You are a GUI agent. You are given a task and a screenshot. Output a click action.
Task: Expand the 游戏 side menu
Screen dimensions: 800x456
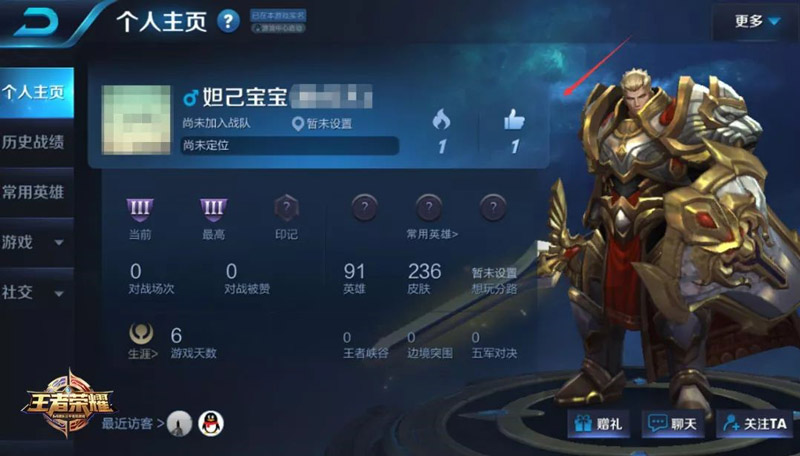click(34, 242)
